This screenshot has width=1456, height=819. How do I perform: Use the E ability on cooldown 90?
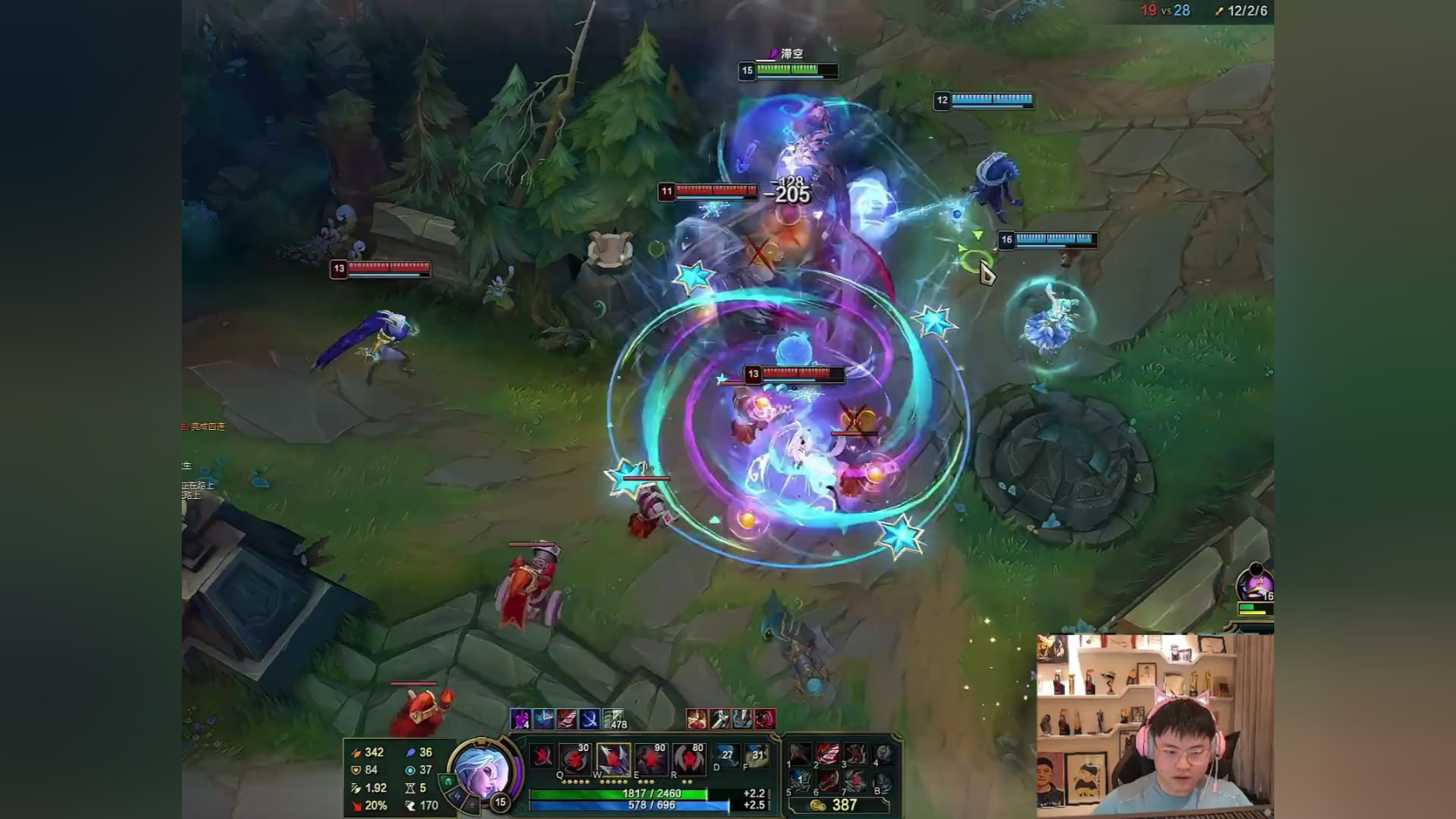(x=651, y=758)
